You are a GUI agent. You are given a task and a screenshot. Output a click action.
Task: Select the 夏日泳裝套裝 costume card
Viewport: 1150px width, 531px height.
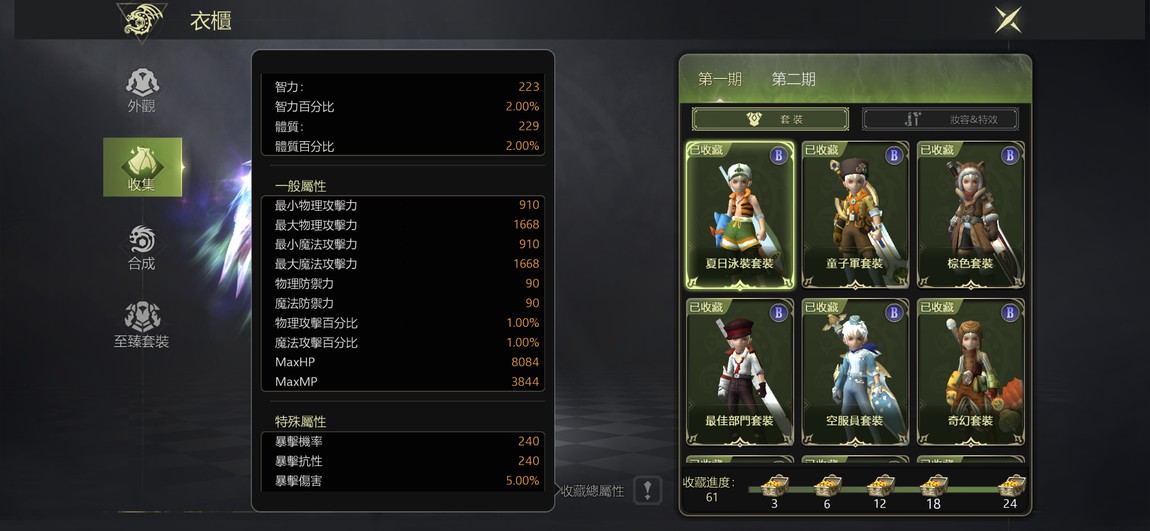[x=740, y=214]
